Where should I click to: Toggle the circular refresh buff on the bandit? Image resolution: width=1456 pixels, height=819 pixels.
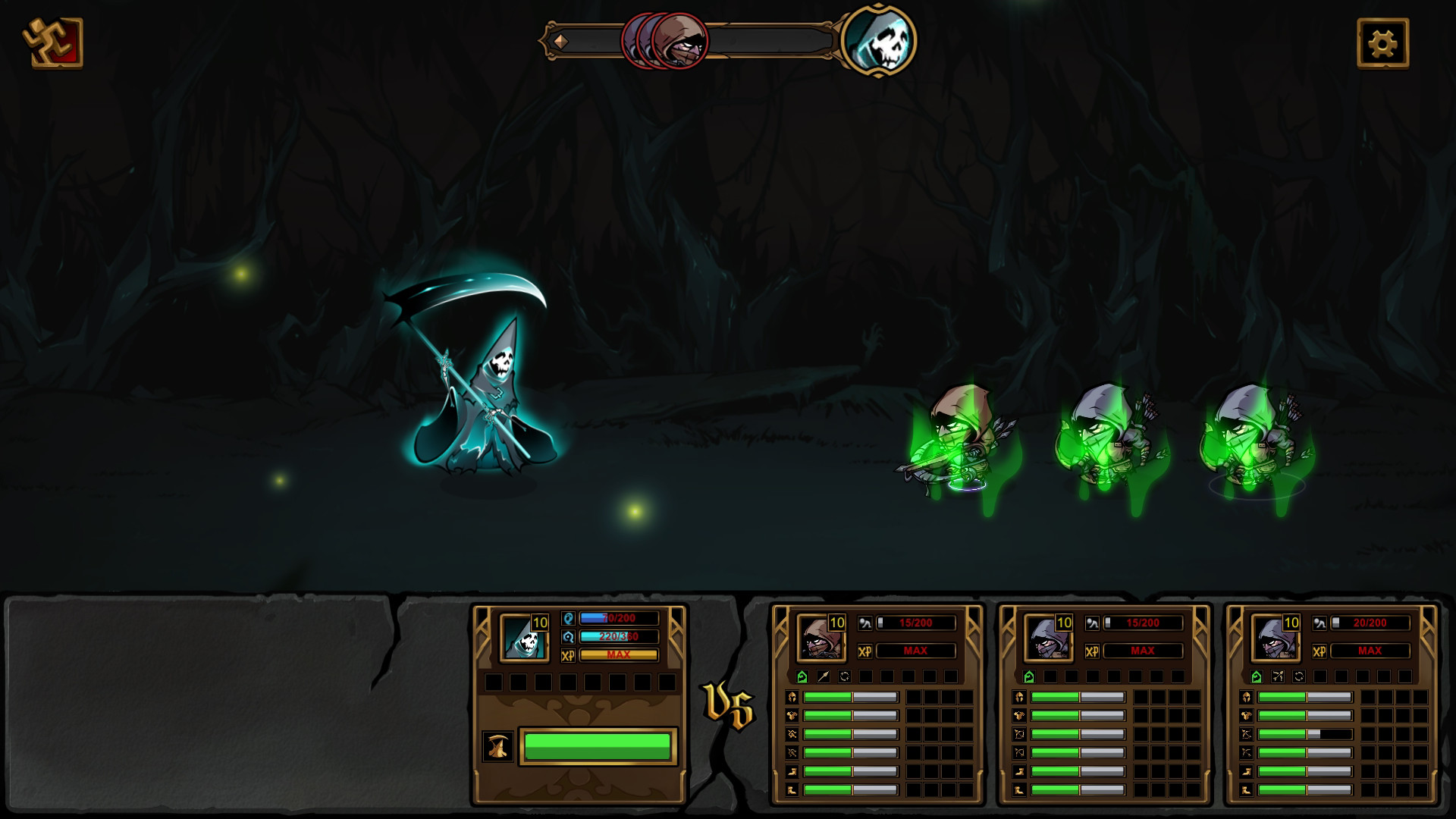click(x=844, y=676)
